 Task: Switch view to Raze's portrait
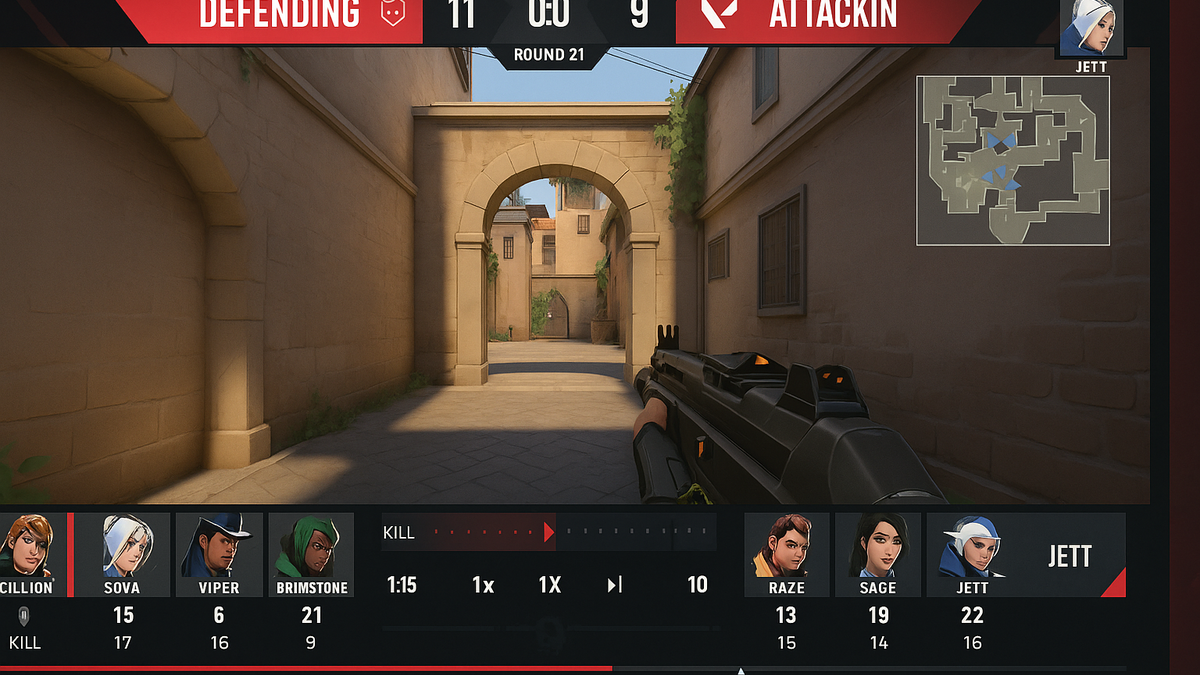tap(787, 546)
